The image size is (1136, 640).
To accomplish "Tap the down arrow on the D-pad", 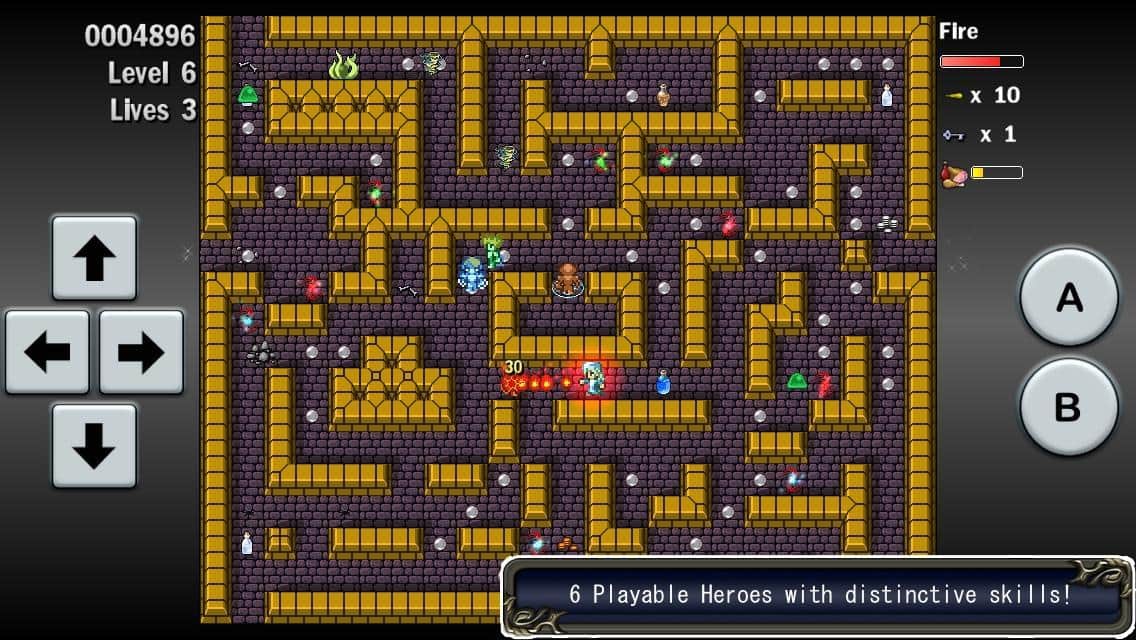I will pos(94,446).
